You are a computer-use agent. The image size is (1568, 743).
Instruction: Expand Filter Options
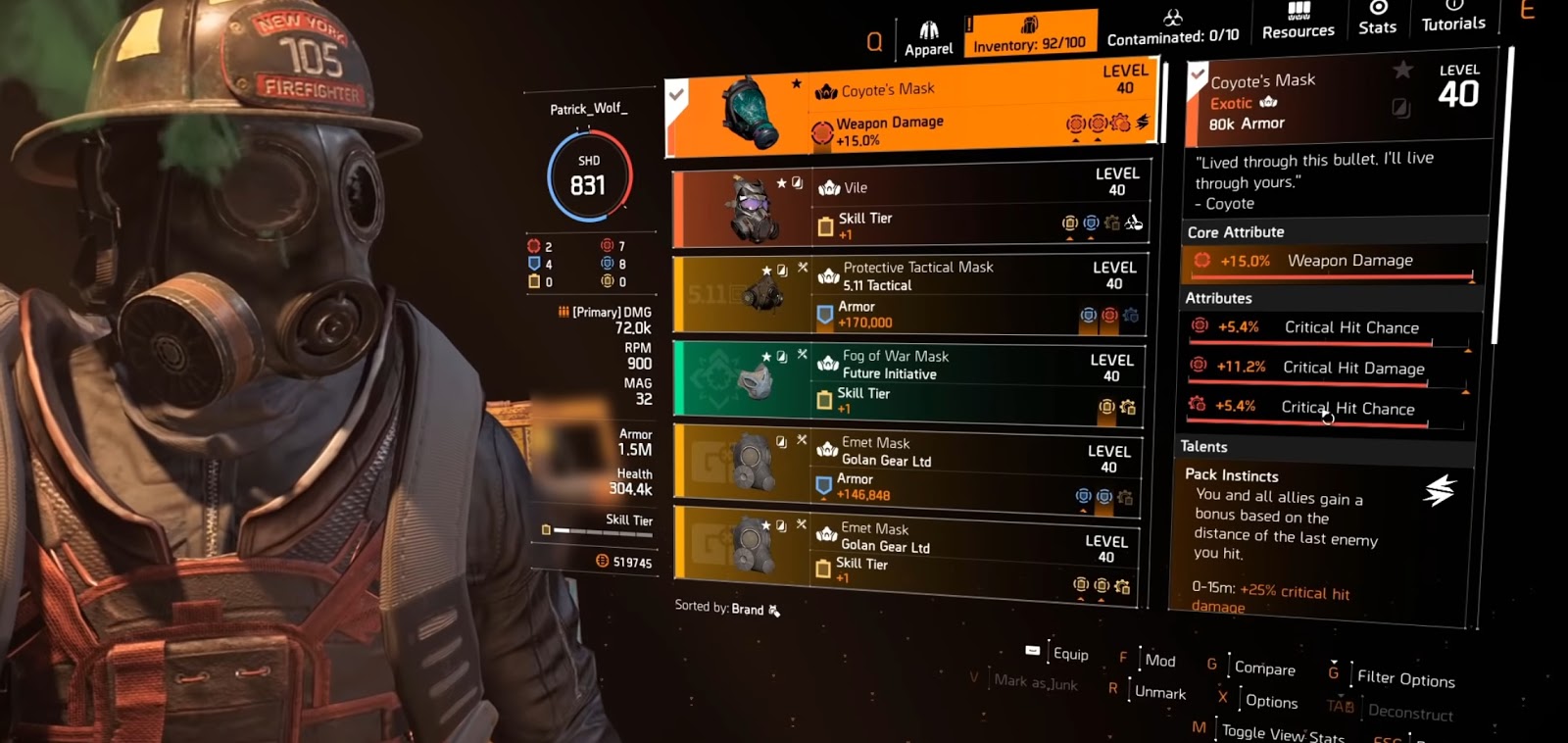(x=1406, y=680)
